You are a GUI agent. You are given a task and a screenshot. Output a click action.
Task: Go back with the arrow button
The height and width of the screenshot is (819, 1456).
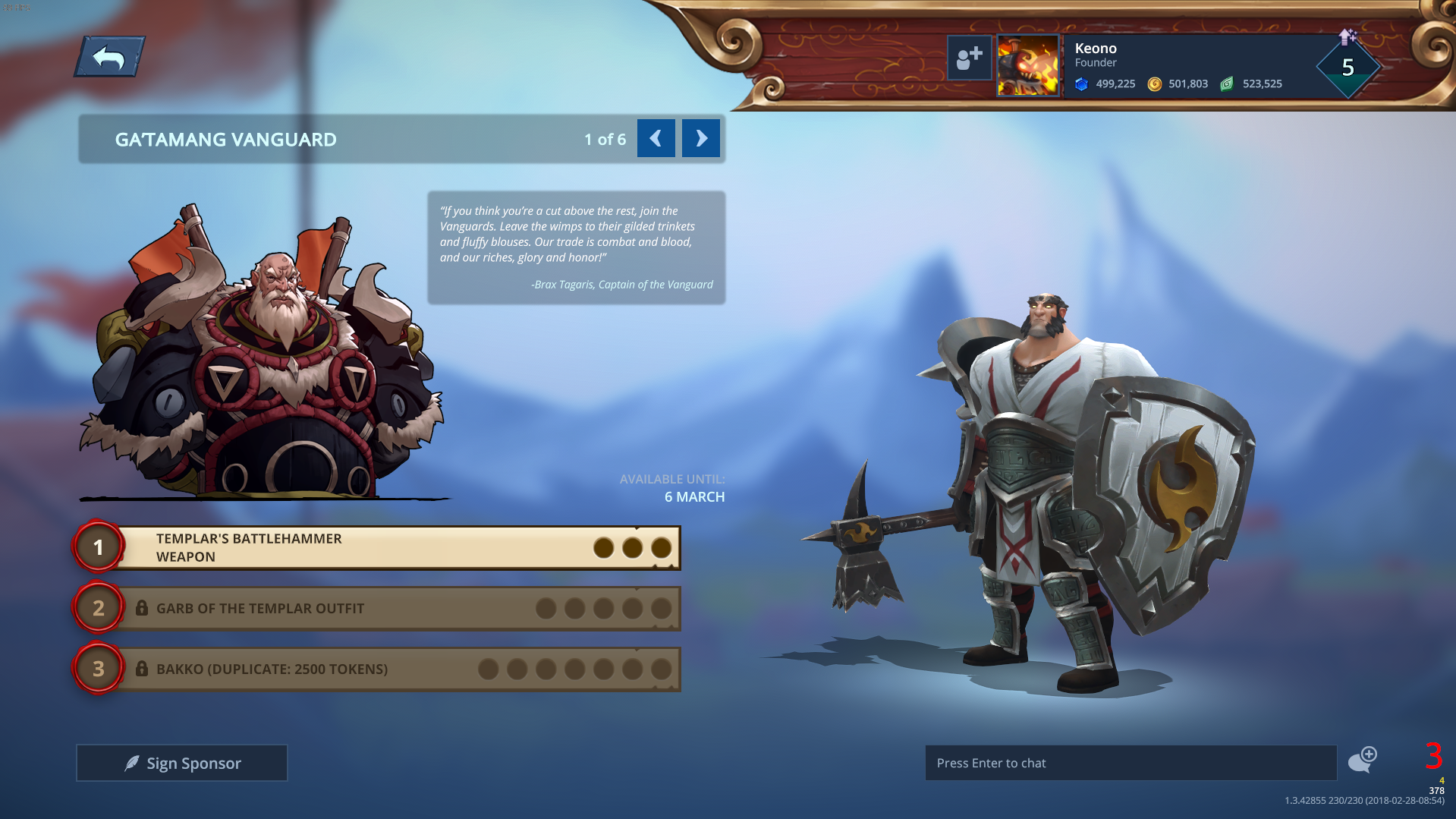109,57
